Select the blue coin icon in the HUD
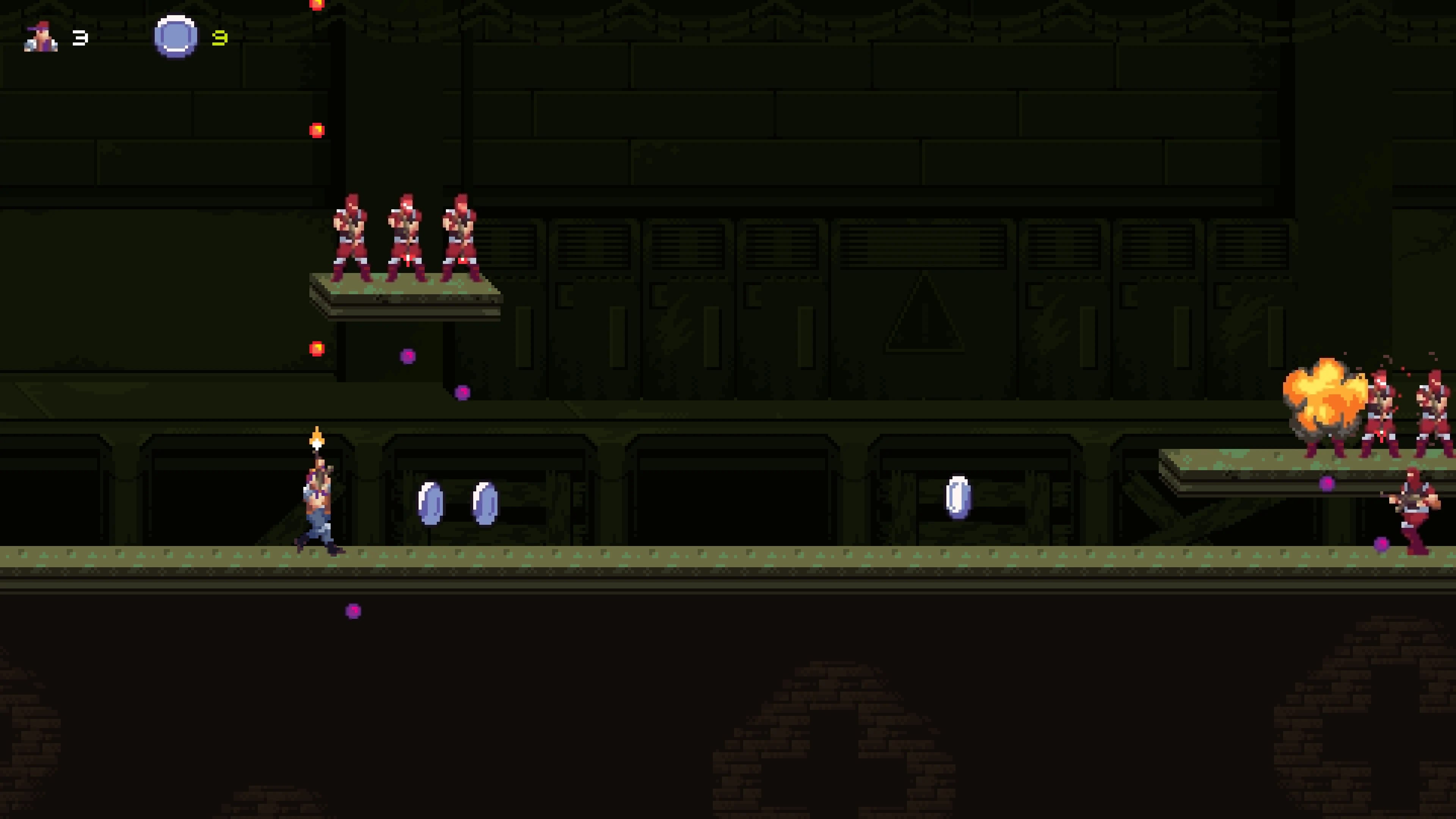 click(175, 38)
